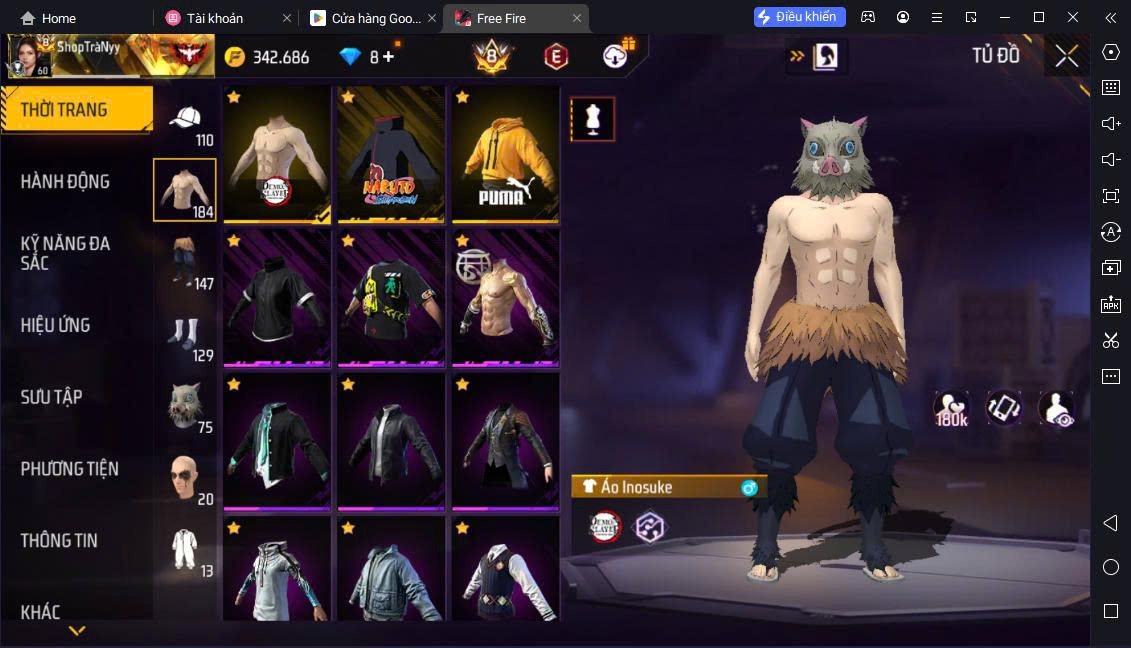Open the Kỹ Năng Đa Sắc tab
Screen dimensions: 1131x648
tap(66, 253)
